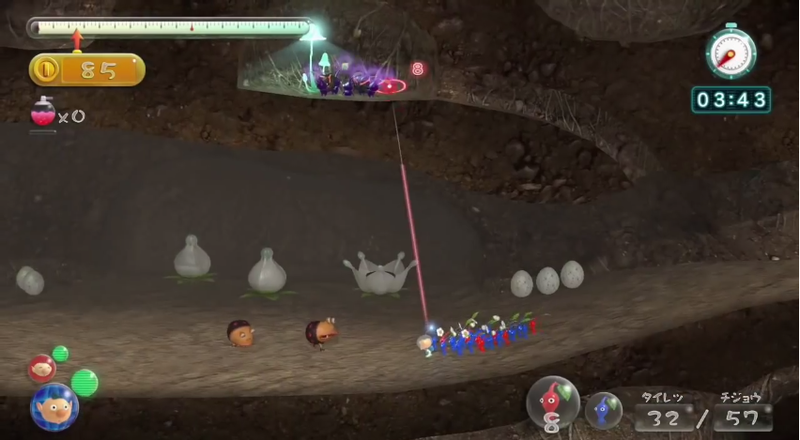
Task: Choose the blue Pikmin type bubble
Action: point(603,408)
